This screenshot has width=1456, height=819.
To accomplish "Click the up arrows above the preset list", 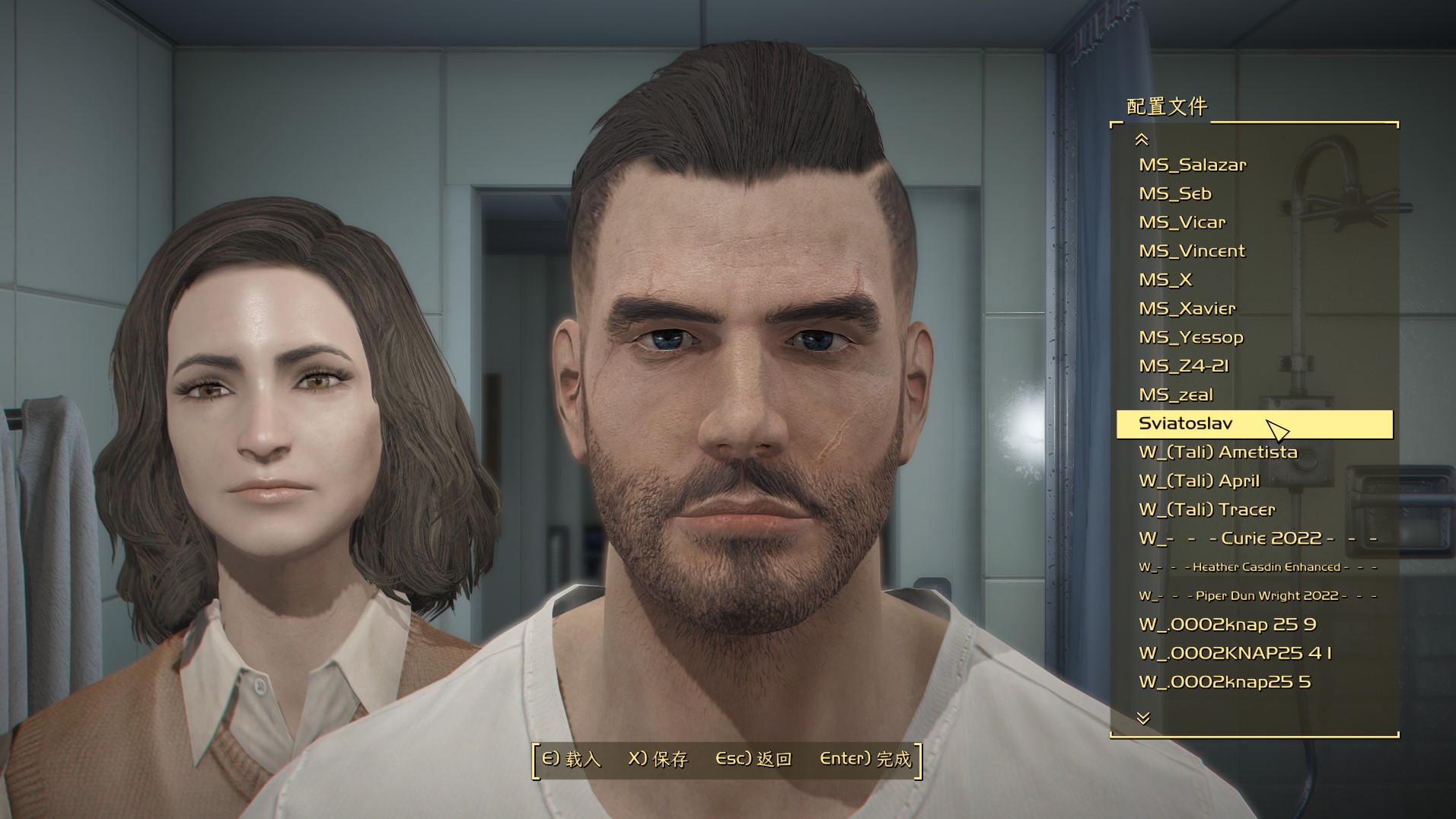I will pos(1141,139).
